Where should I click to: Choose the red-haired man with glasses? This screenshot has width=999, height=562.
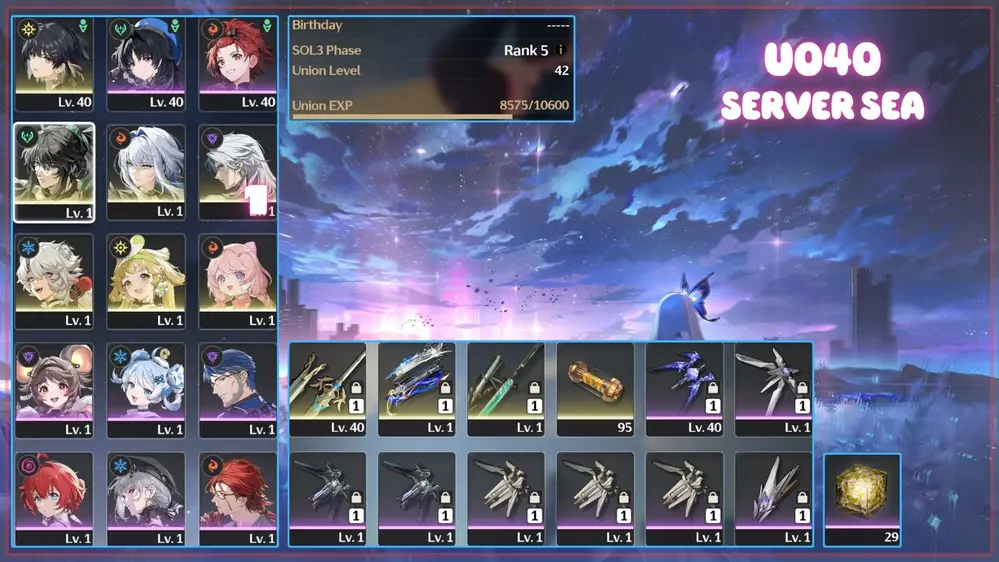click(238, 498)
